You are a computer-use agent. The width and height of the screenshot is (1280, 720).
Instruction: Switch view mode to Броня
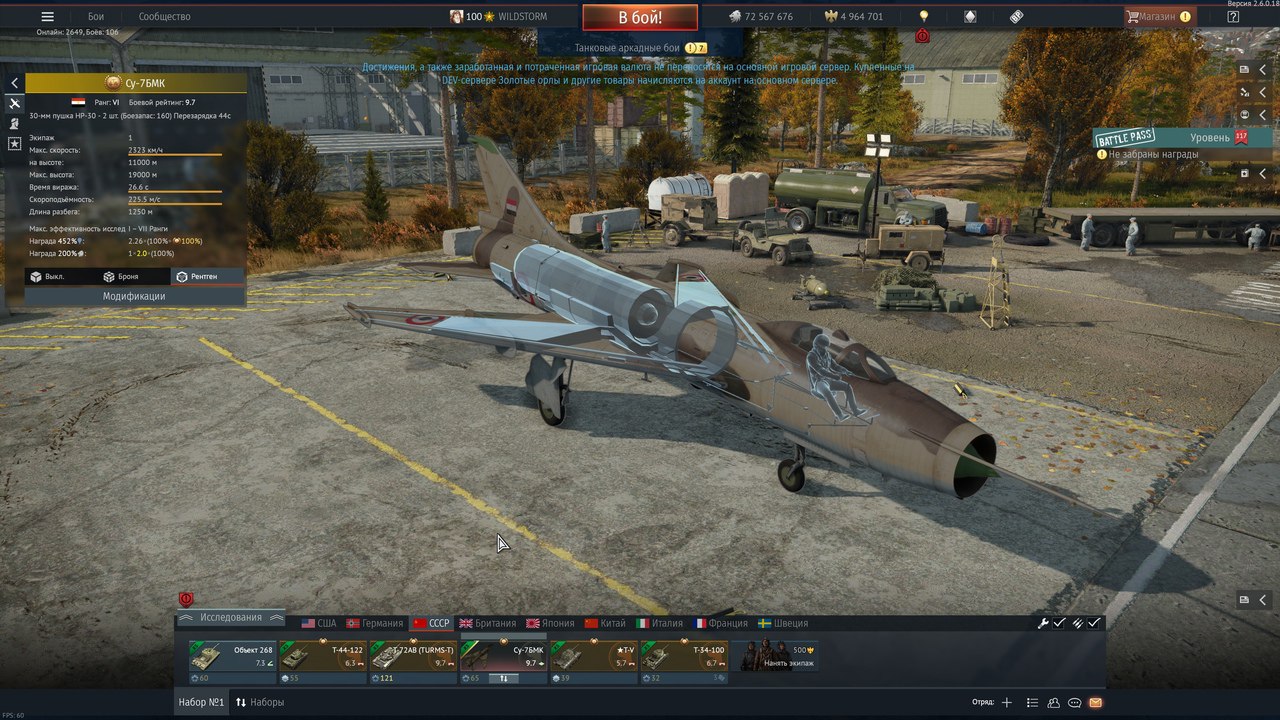[x=120, y=276]
